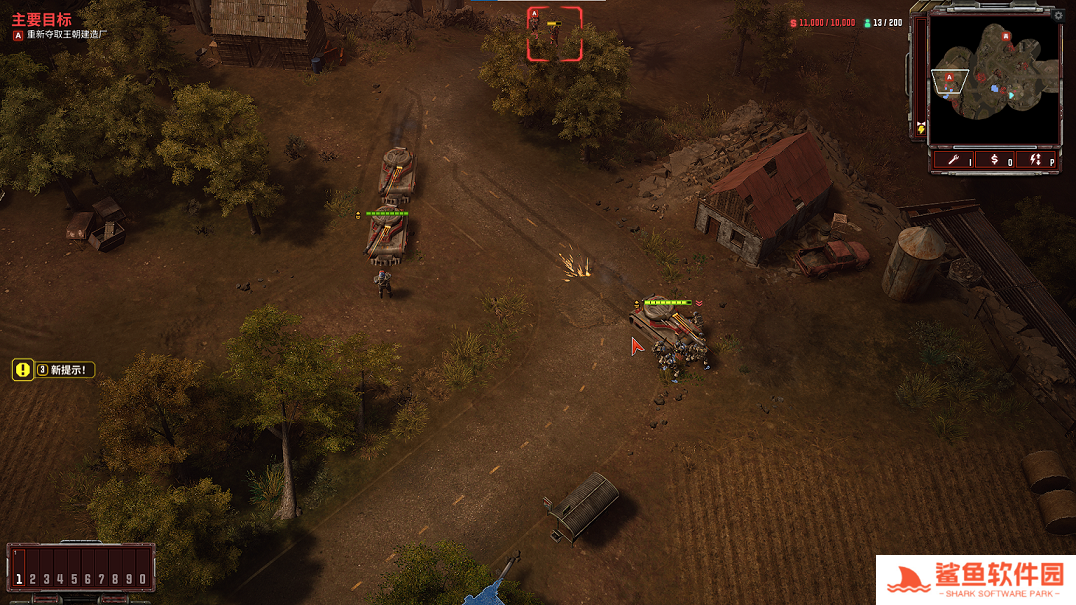Select control group 7
Image resolution: width=1076 pixels, height=605 pixels.
pyautogui.click(x=101, y=578)
